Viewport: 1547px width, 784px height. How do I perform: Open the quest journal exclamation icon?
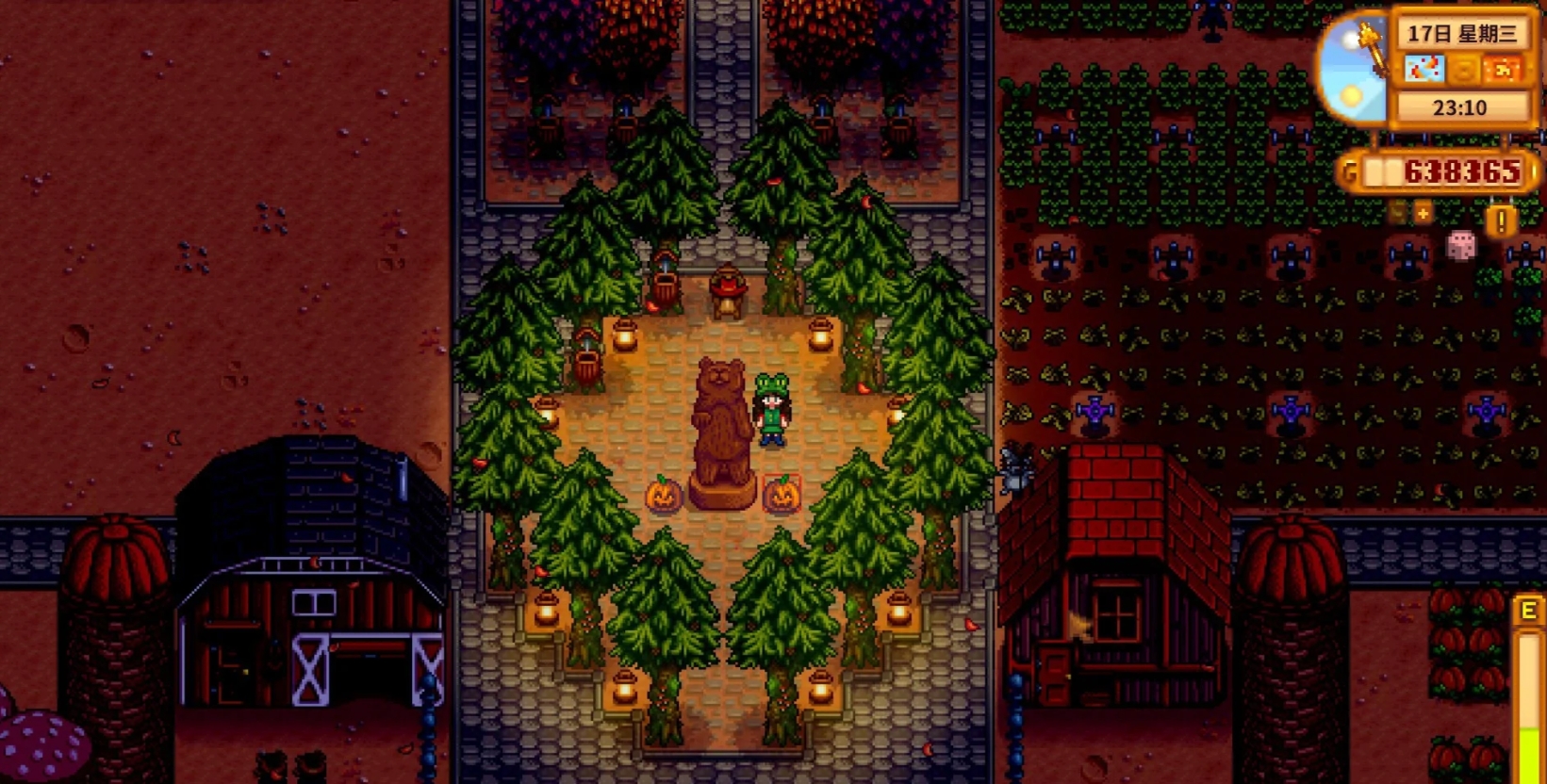[1501, 221]
